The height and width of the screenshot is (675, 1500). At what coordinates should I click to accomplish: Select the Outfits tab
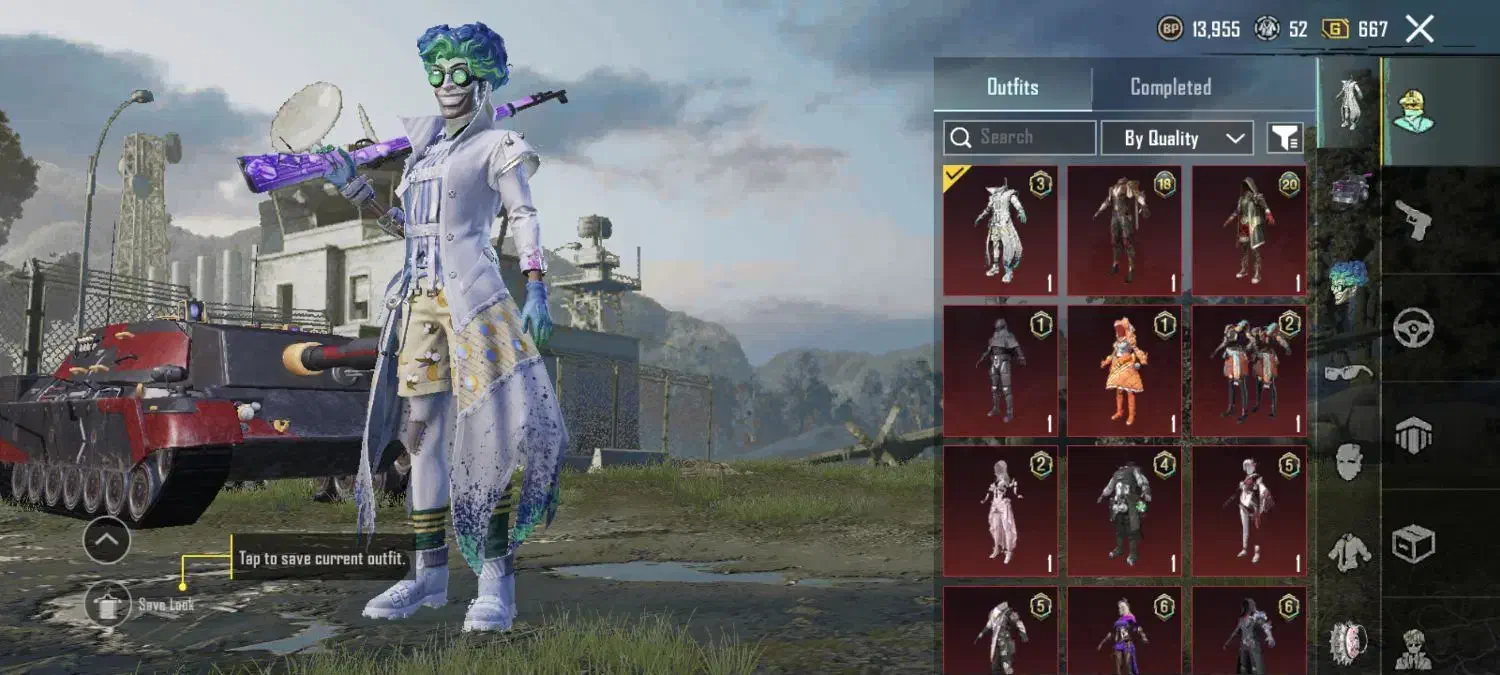[x=1012, y=87]
